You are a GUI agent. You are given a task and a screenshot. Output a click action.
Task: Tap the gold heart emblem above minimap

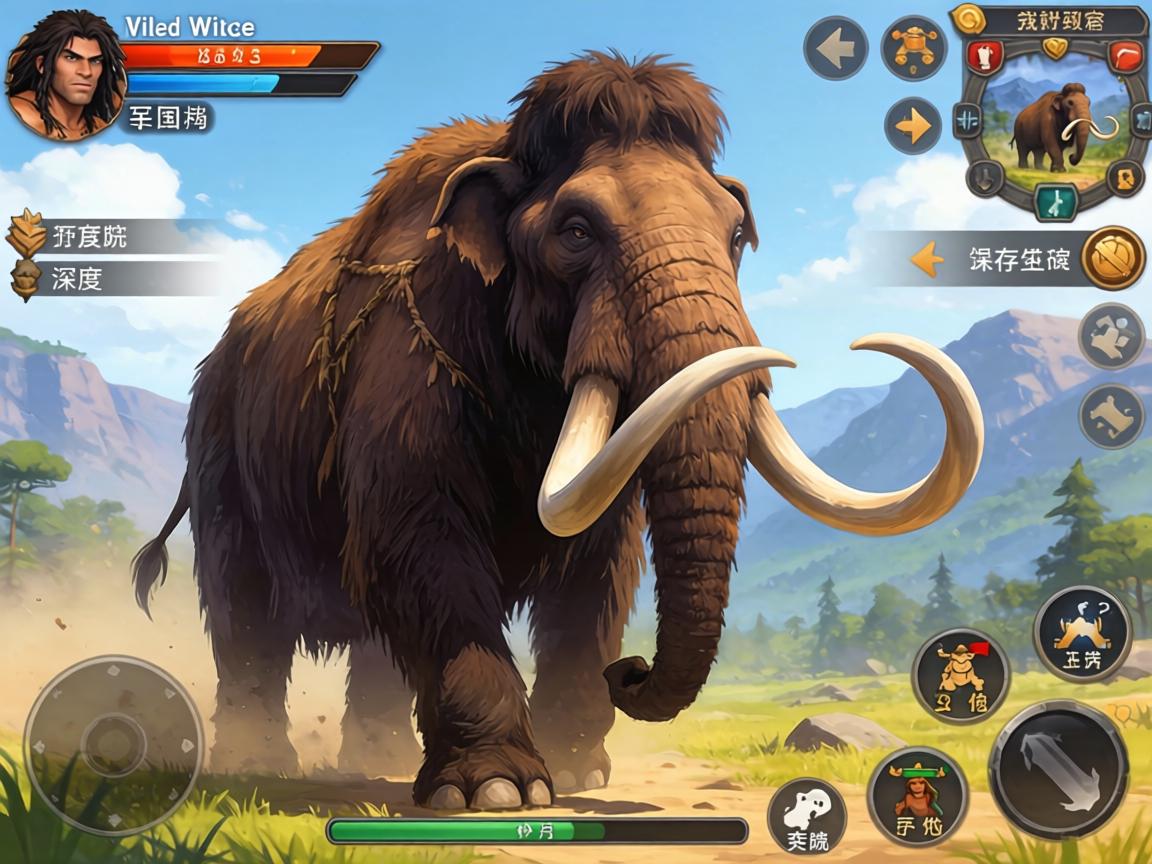coord(1055,47)
